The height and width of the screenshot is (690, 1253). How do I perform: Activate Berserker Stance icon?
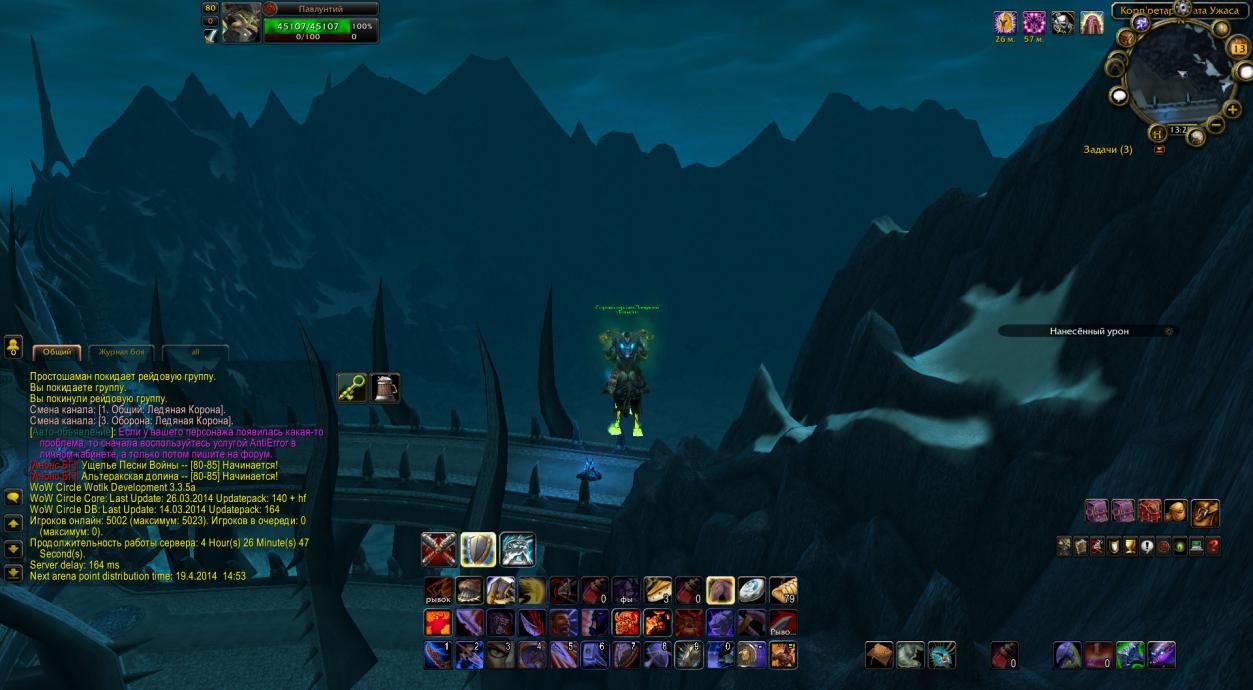(x=517, y=549)
